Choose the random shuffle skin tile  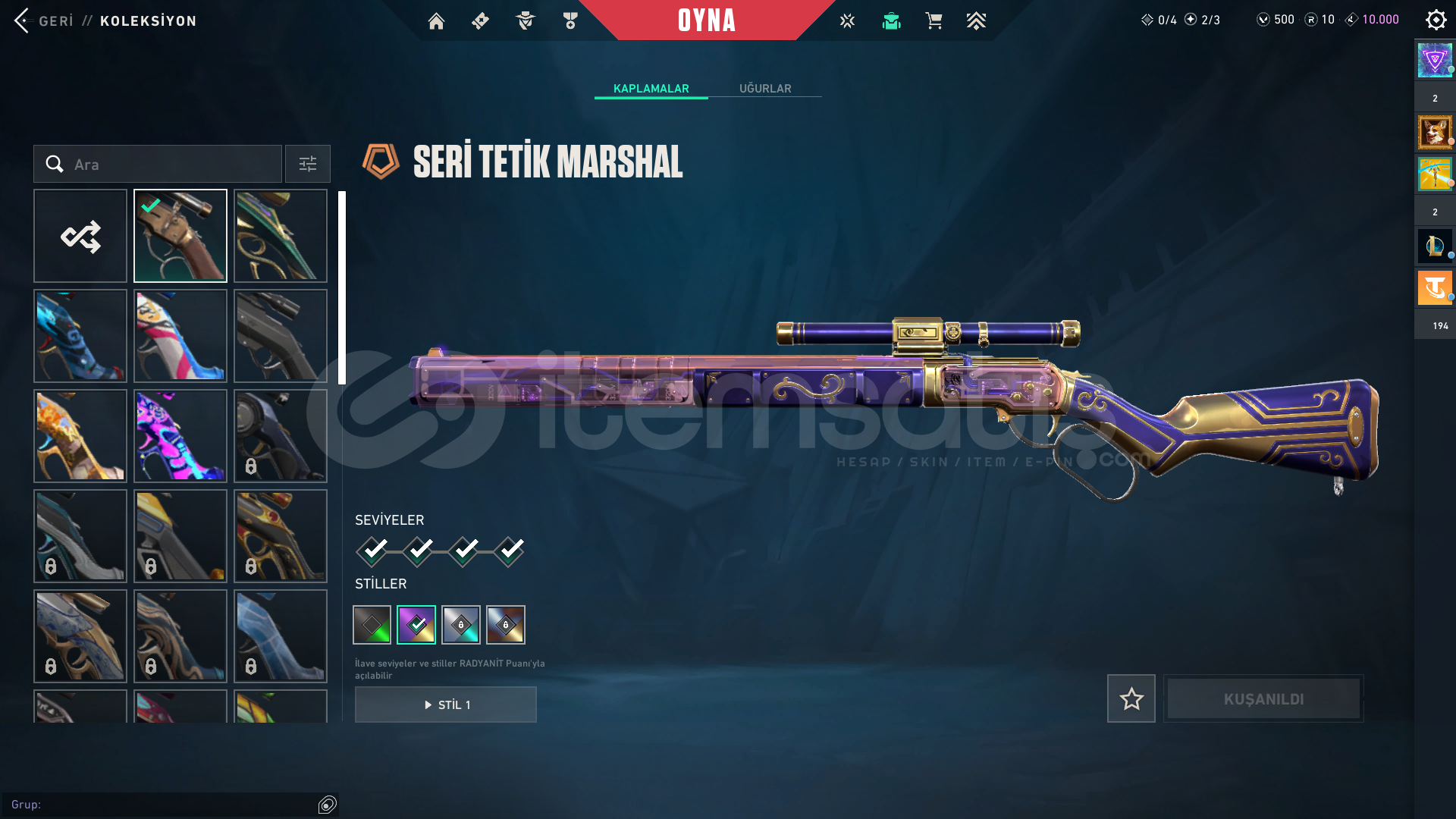(x=80, y=236)
